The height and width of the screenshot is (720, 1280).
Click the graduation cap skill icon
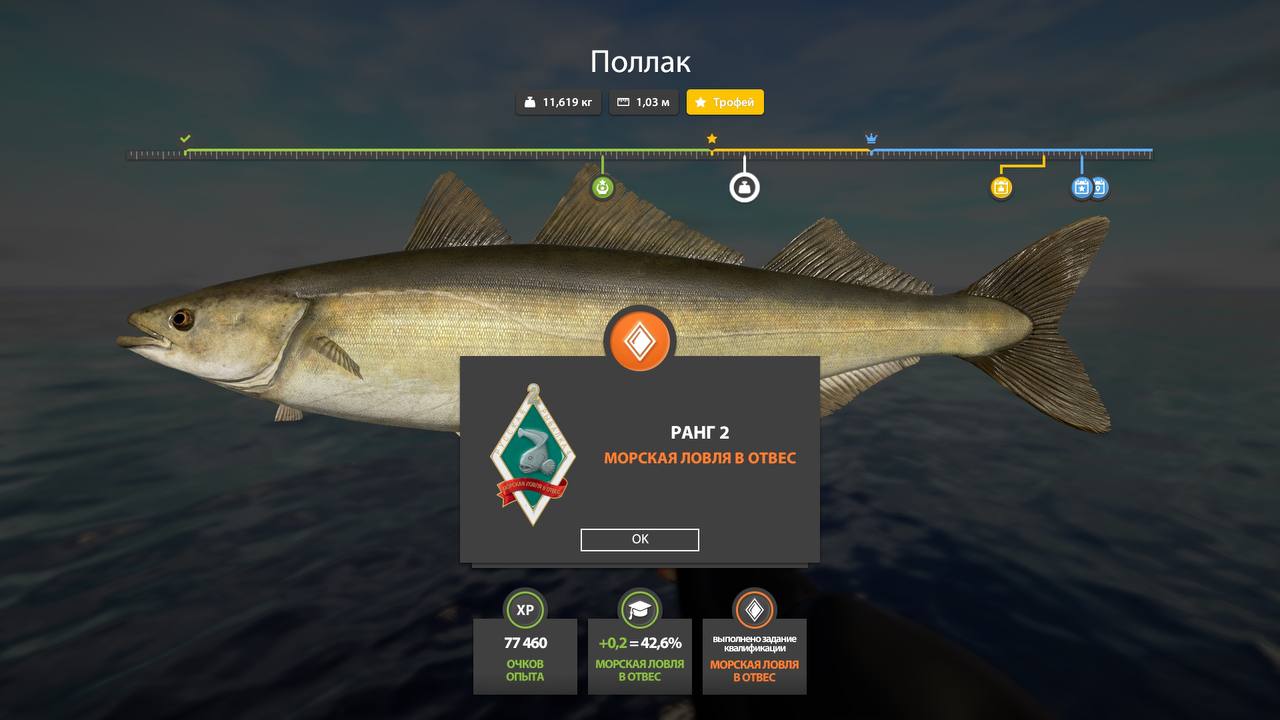point(639,610)
